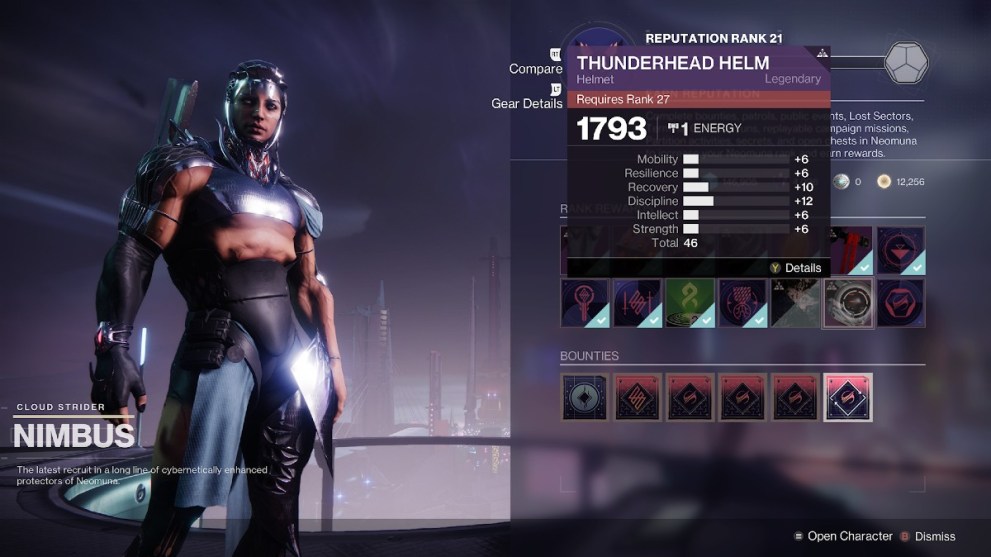This screenshot has height=557, width=991.
Task: Select the dark blue diamond bounty
Action: coord(585,397)
